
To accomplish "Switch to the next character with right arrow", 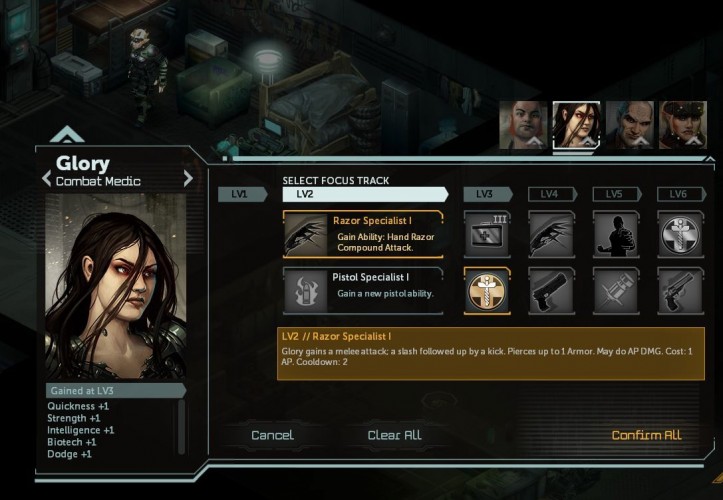I will pos(187,179).
